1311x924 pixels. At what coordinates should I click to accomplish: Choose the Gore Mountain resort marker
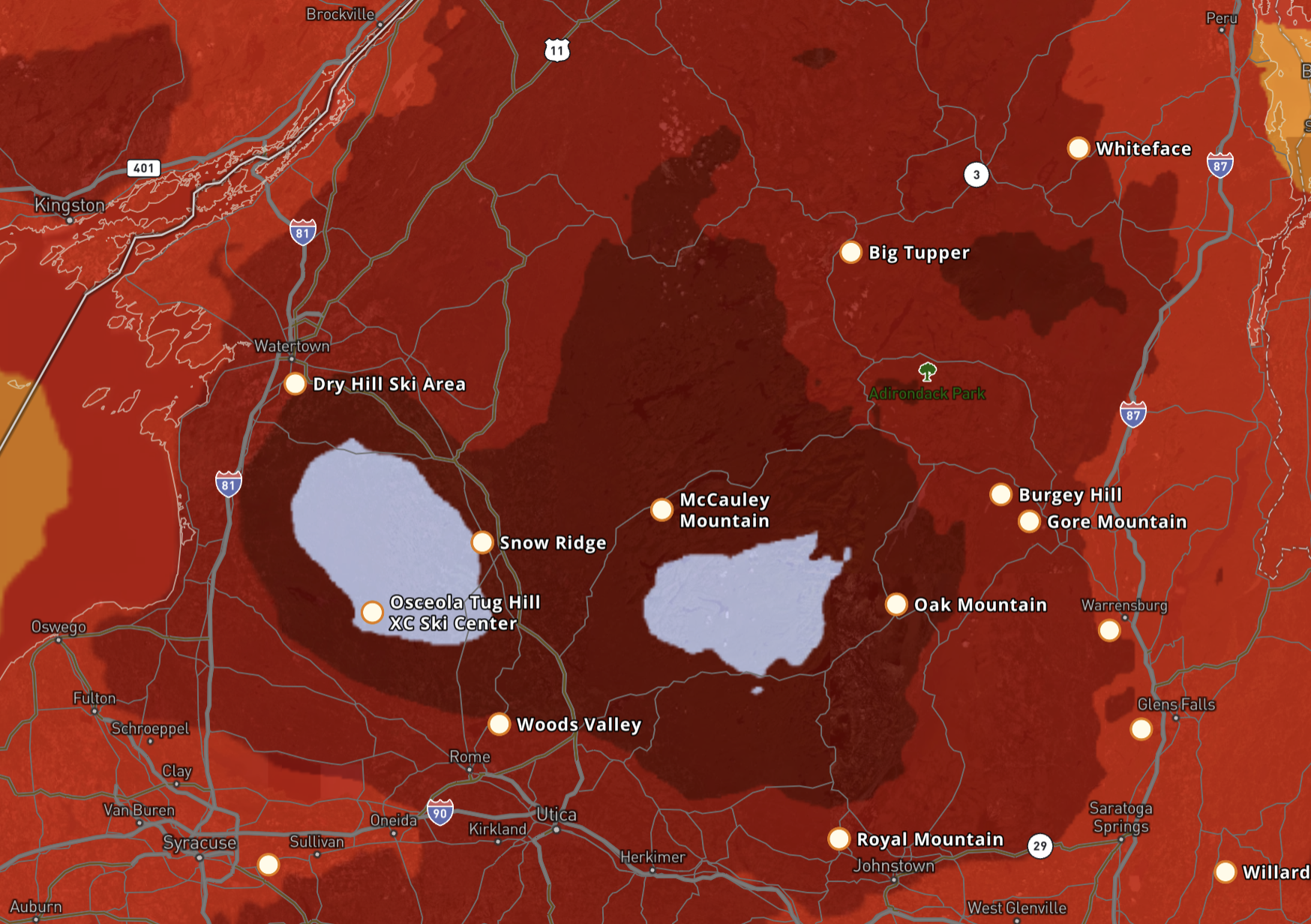click(x=1029, y=521)
